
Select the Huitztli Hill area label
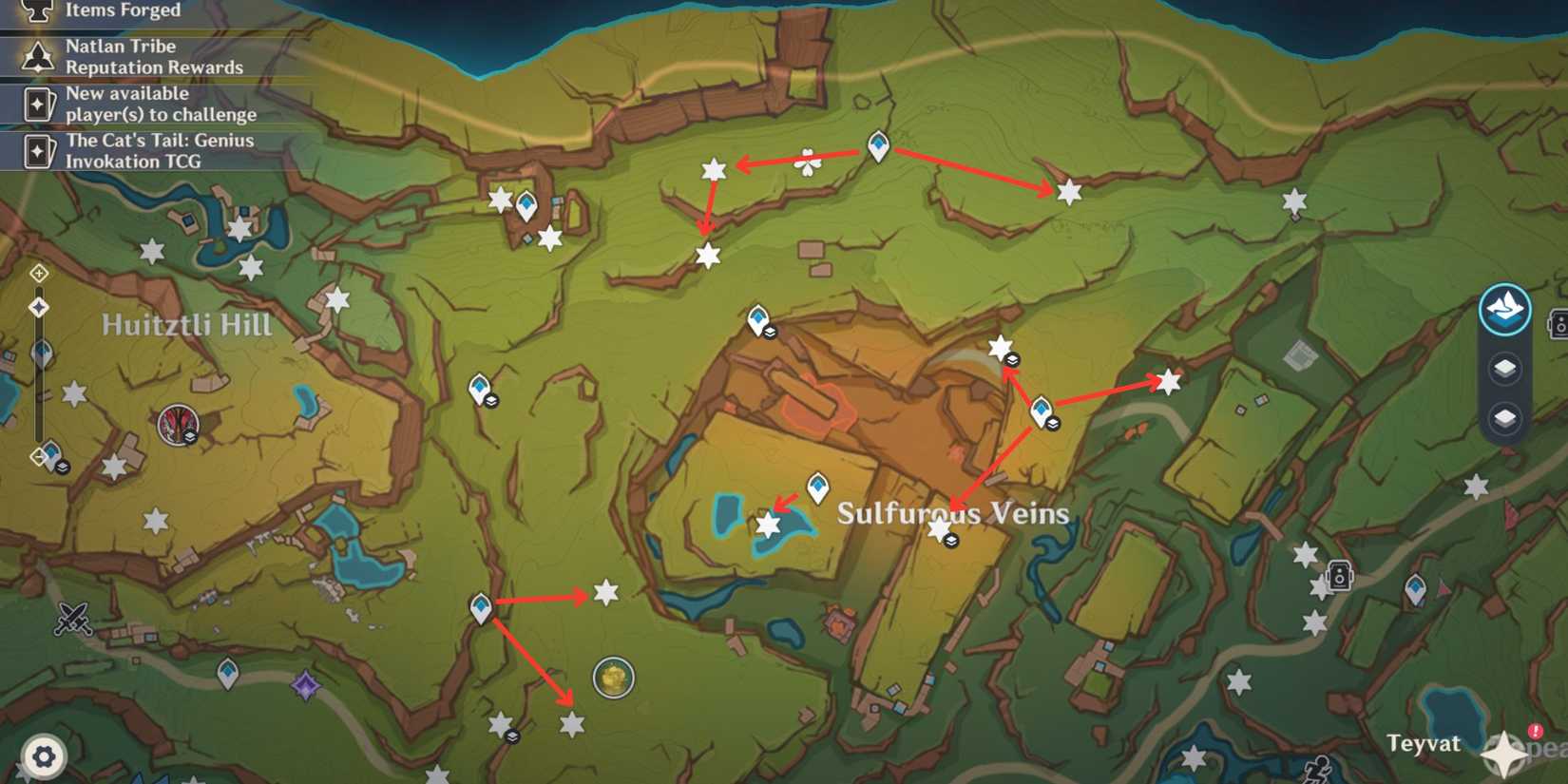pyautogui.click(x=186, y=324)
